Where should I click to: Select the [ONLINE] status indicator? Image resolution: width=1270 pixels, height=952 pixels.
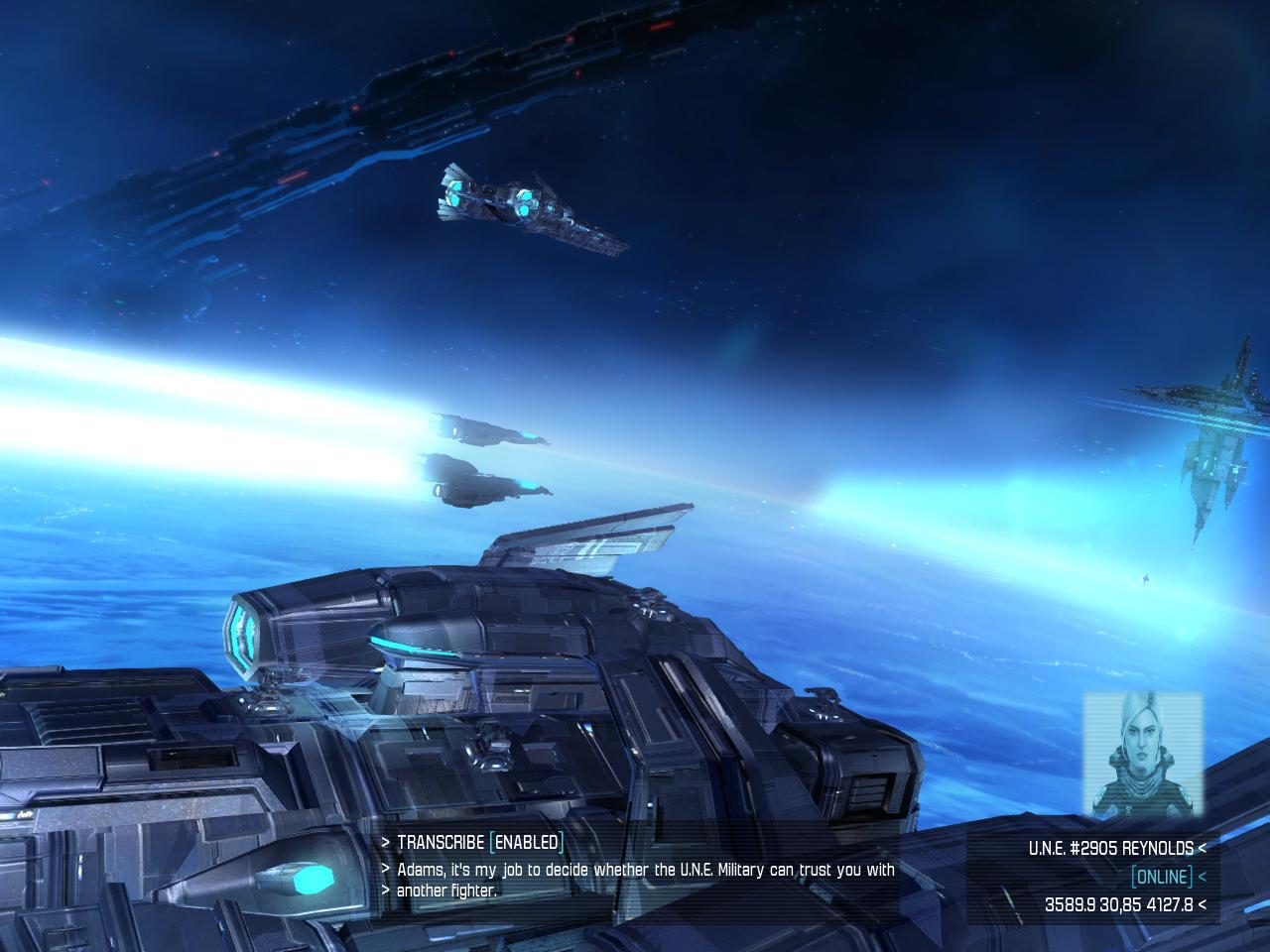tap(1161, 876)
